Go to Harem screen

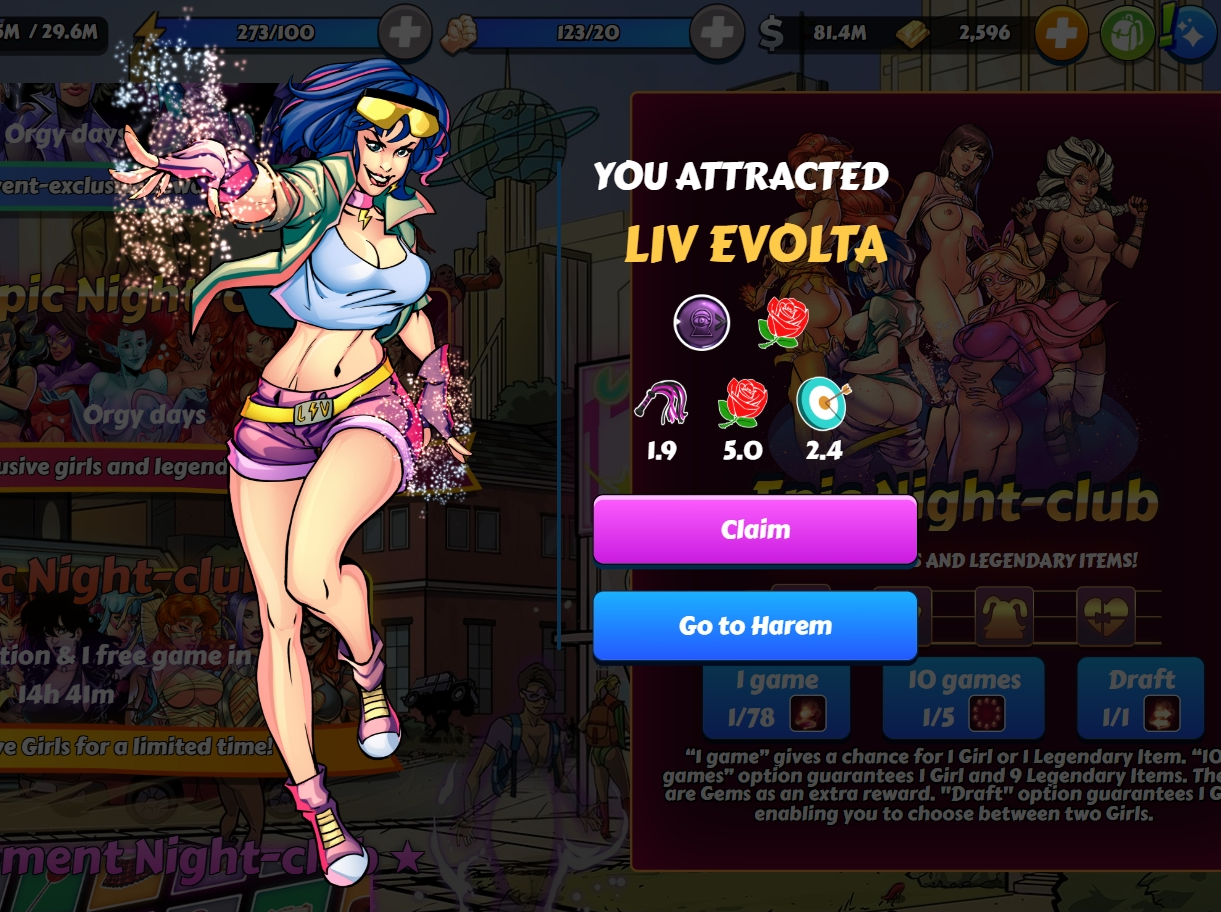(755, 626)
